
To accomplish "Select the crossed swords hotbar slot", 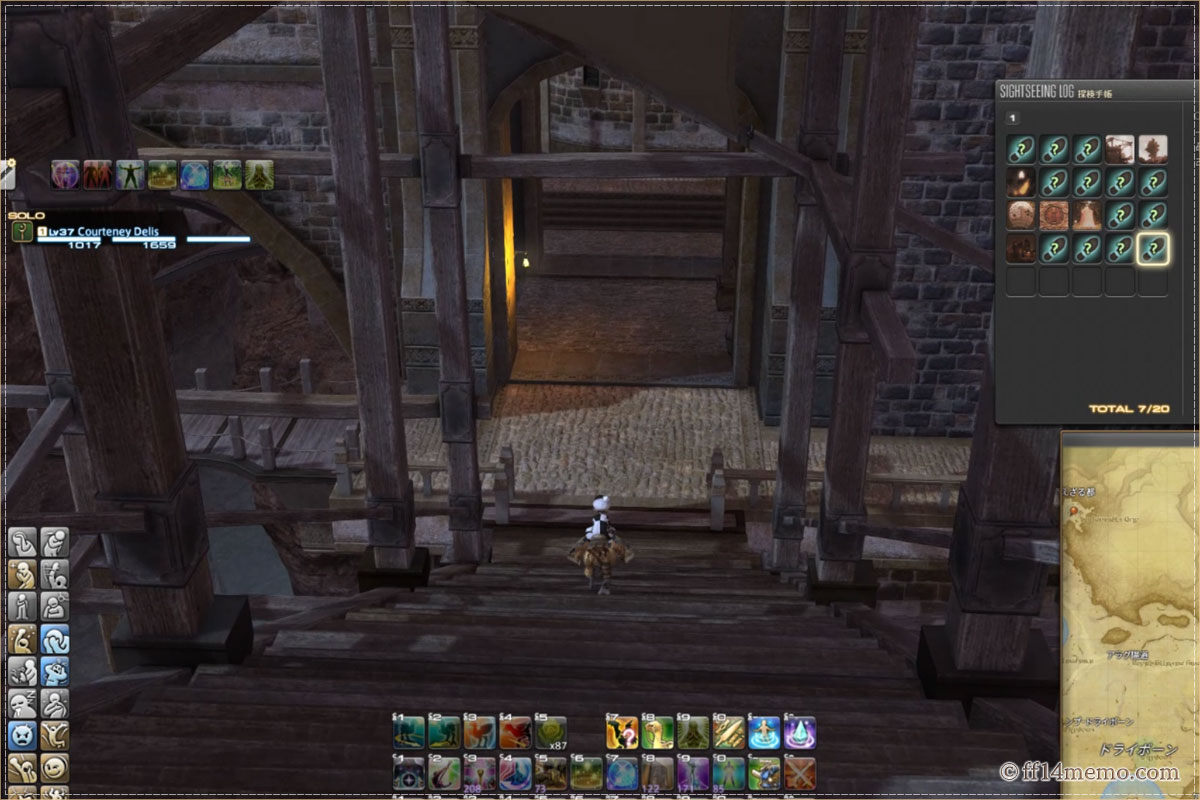I will pyautogui.click(x=800, y=772).
